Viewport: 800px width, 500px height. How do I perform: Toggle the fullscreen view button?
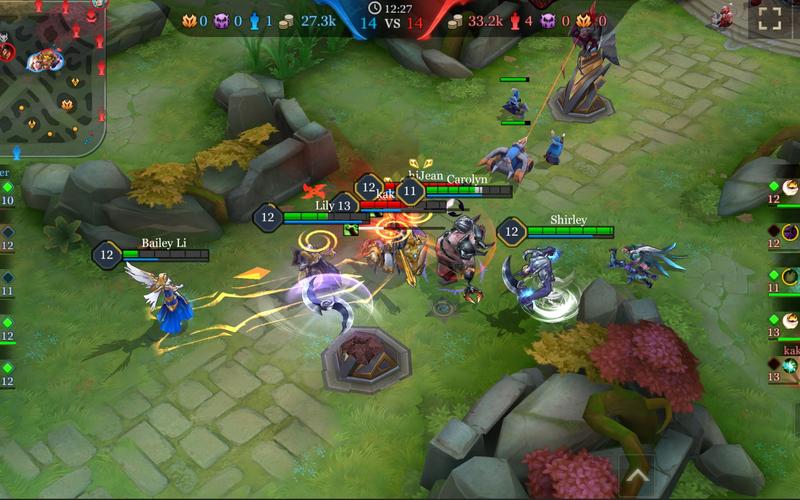tap(769, 18)
